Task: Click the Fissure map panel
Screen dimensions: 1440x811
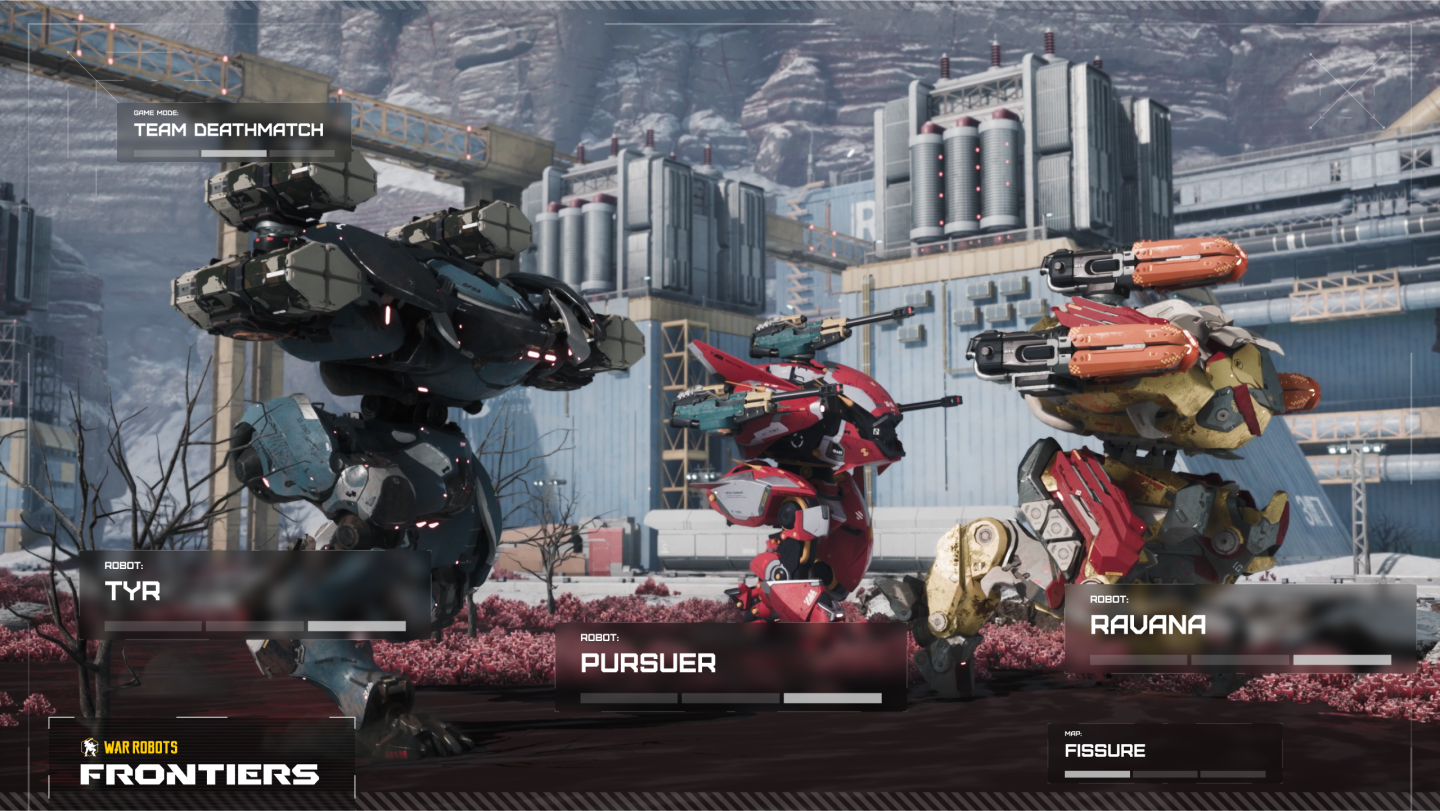Action: (1164, 753)
